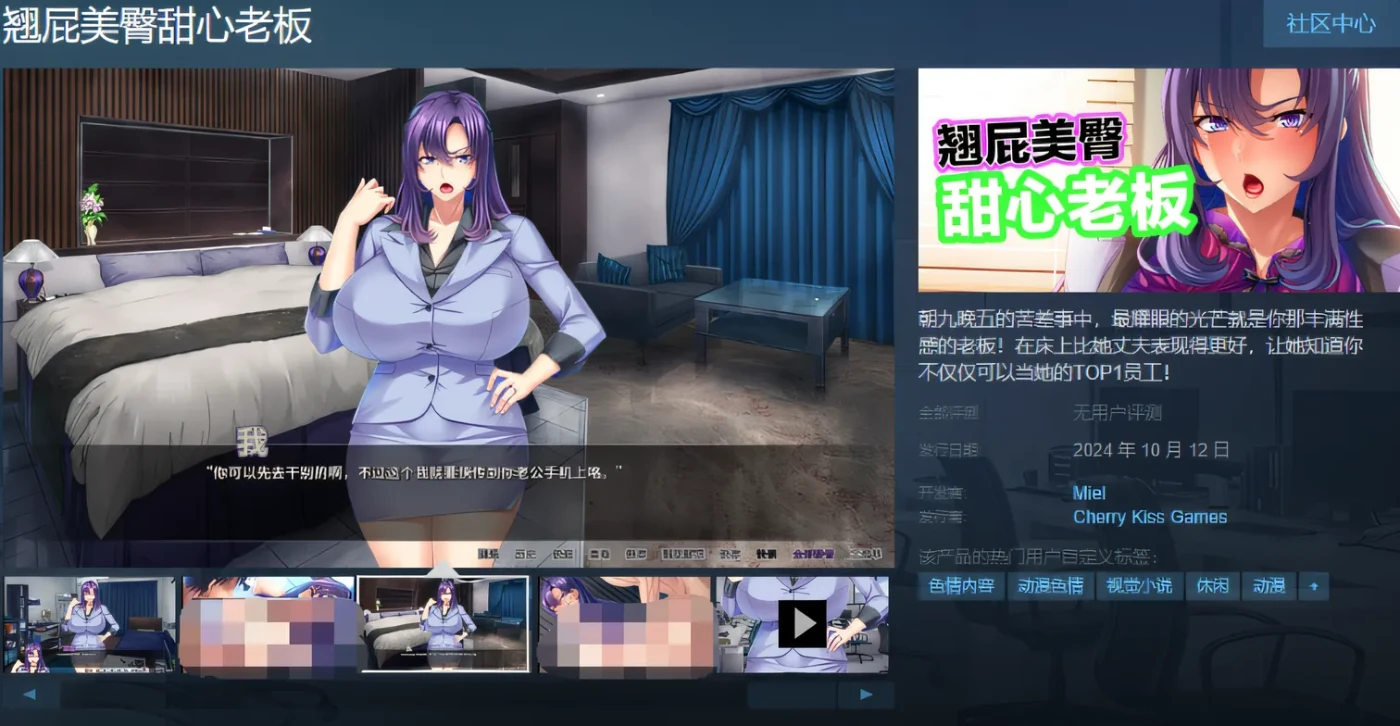Viewport: 1400px width, 726px height.
Task: Click the right screenshot carousel arrow
Action: pos(866,693)
